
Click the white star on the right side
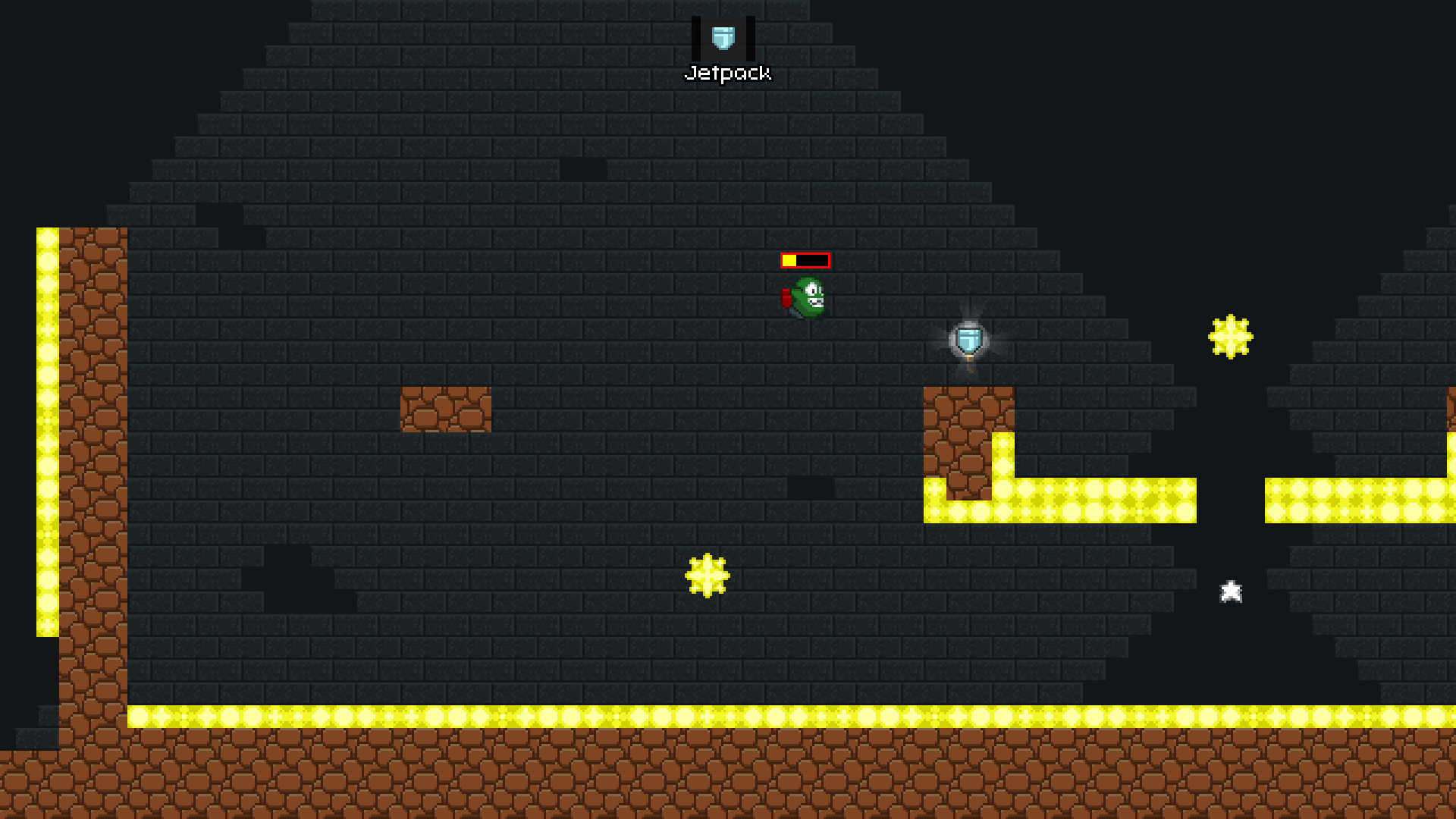click(1231, 591)
